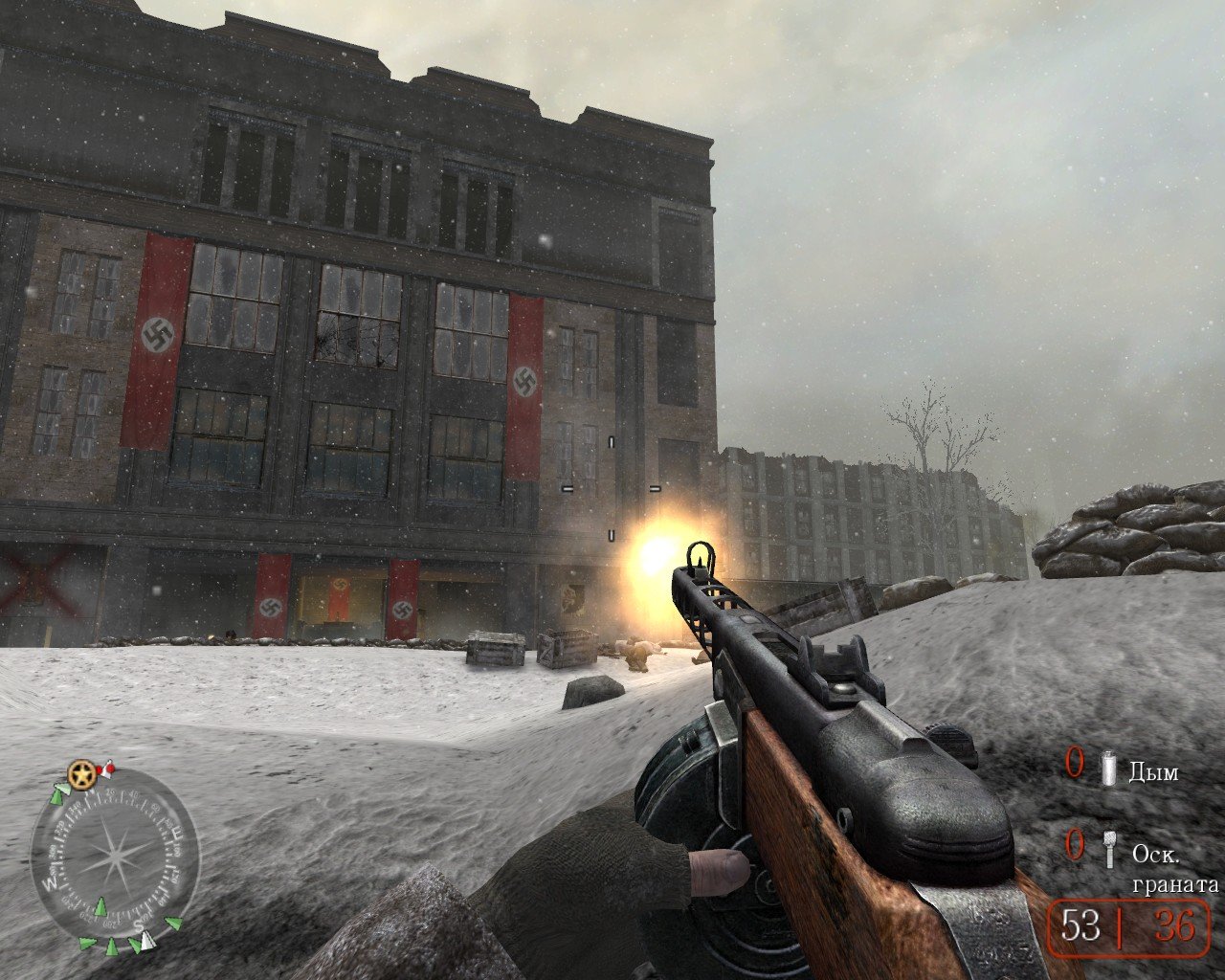The width and height of the screenshot is (1225, 980).
Task: Click the red smoke grenade count showing 0
Action: click(1076, 763)
